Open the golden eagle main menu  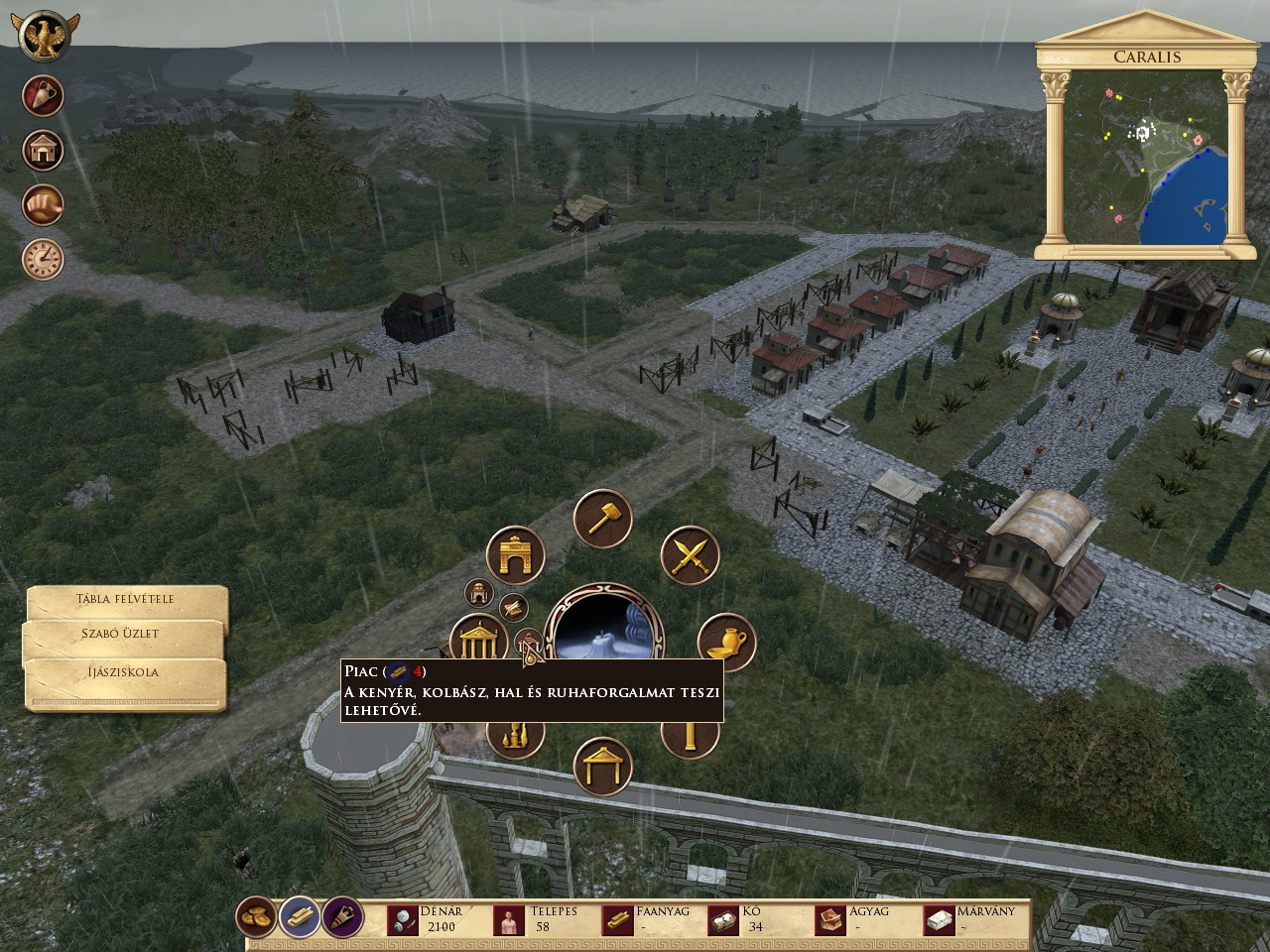[x=43, y=36]
